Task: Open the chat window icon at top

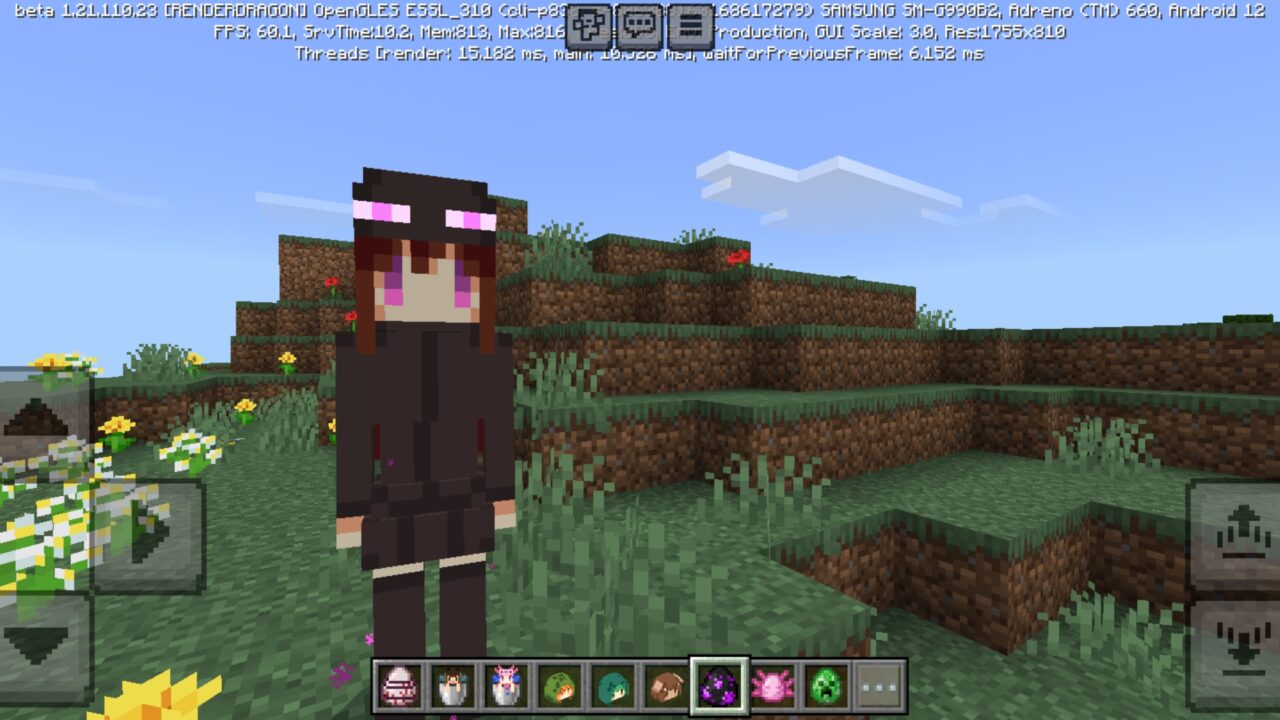Action: pyautogui.click(x=640, y=22)
